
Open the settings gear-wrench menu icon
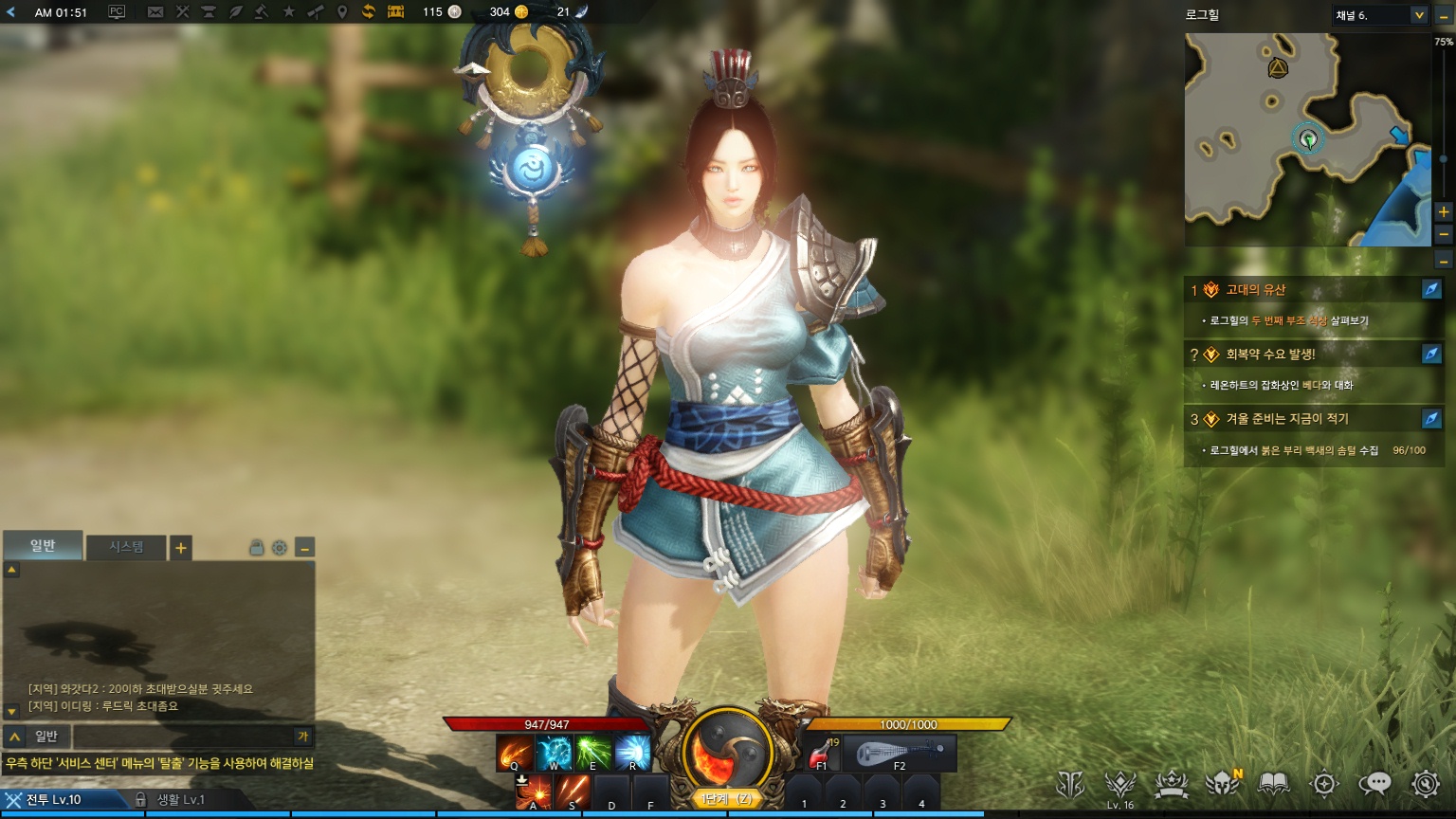coord(1426,784)
